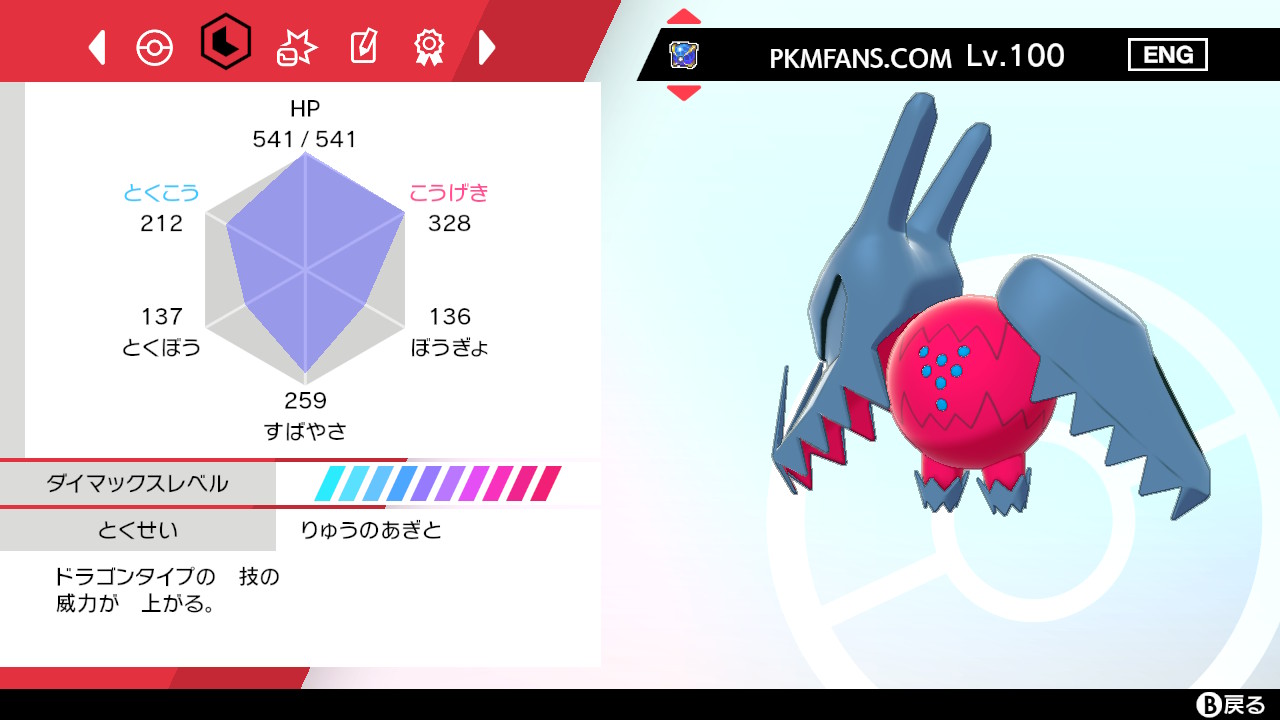Click the ENG language tag

point(1168,55)
